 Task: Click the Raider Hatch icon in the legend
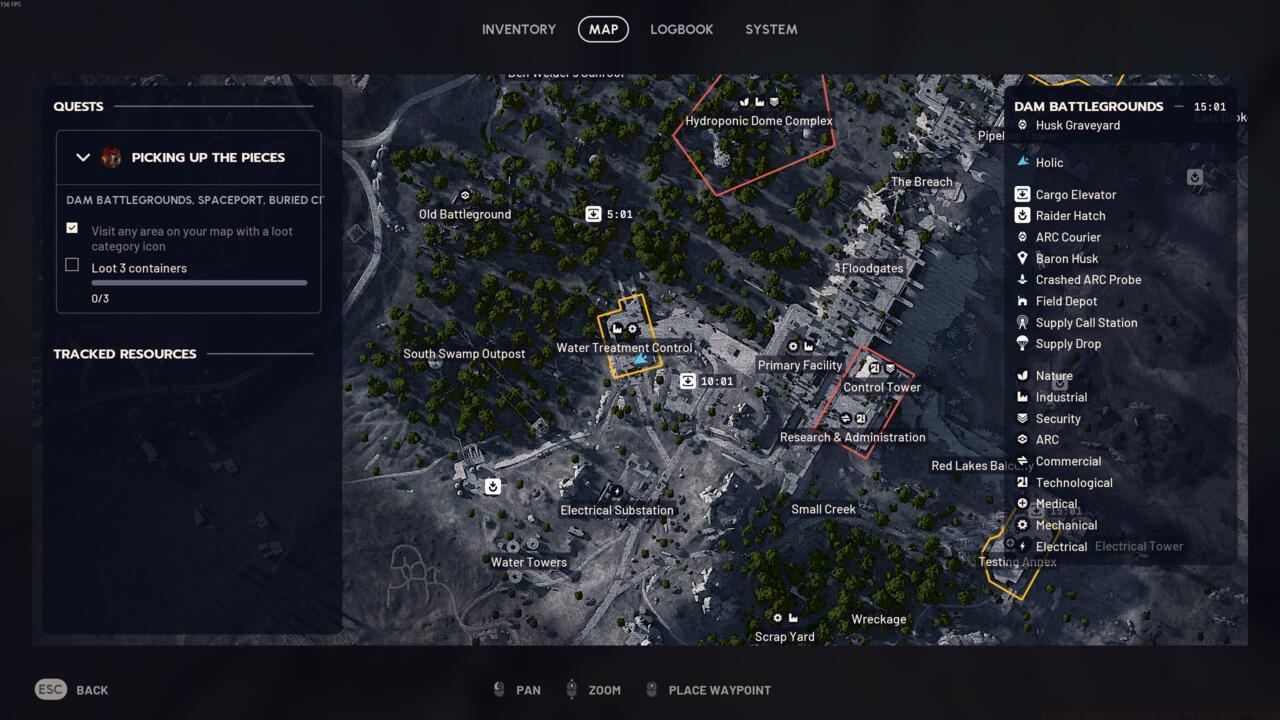click(x=1022, y=215)
